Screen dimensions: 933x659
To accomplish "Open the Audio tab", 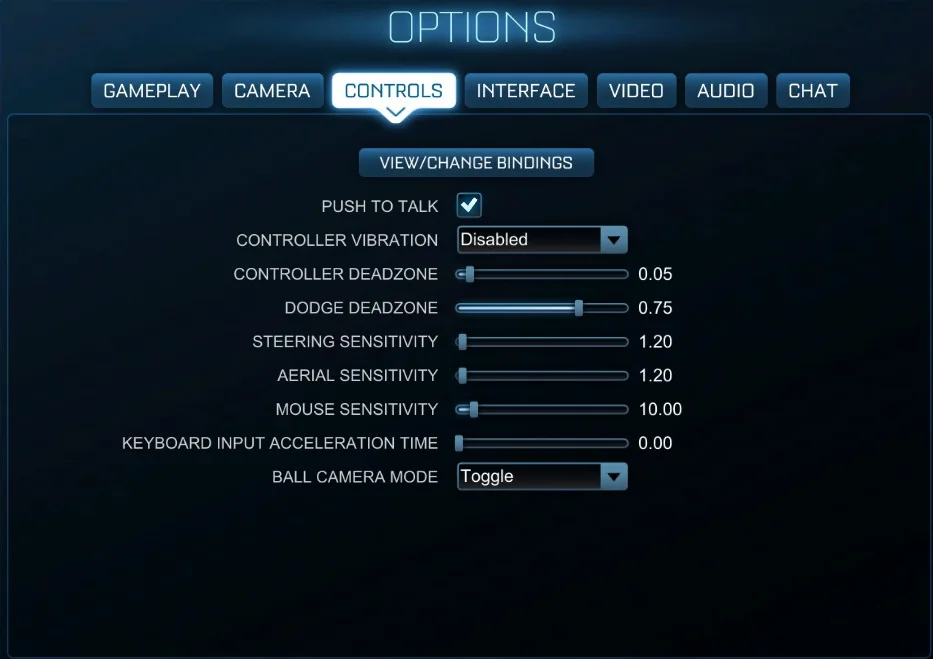I will 725,91.
